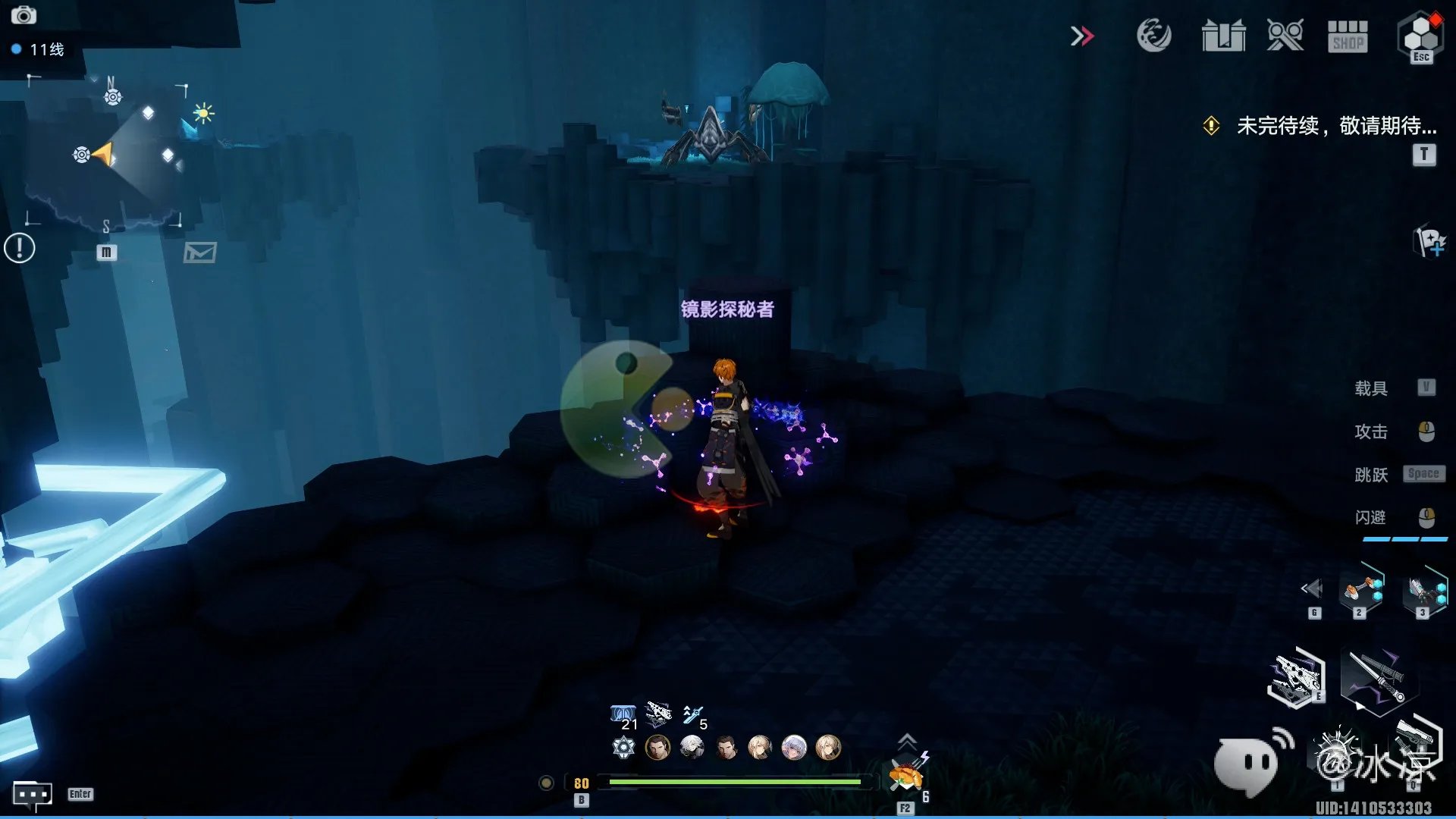The image size is (1456, 819).
Task: Use the relic in slot 3
Action: [1425, 590]
